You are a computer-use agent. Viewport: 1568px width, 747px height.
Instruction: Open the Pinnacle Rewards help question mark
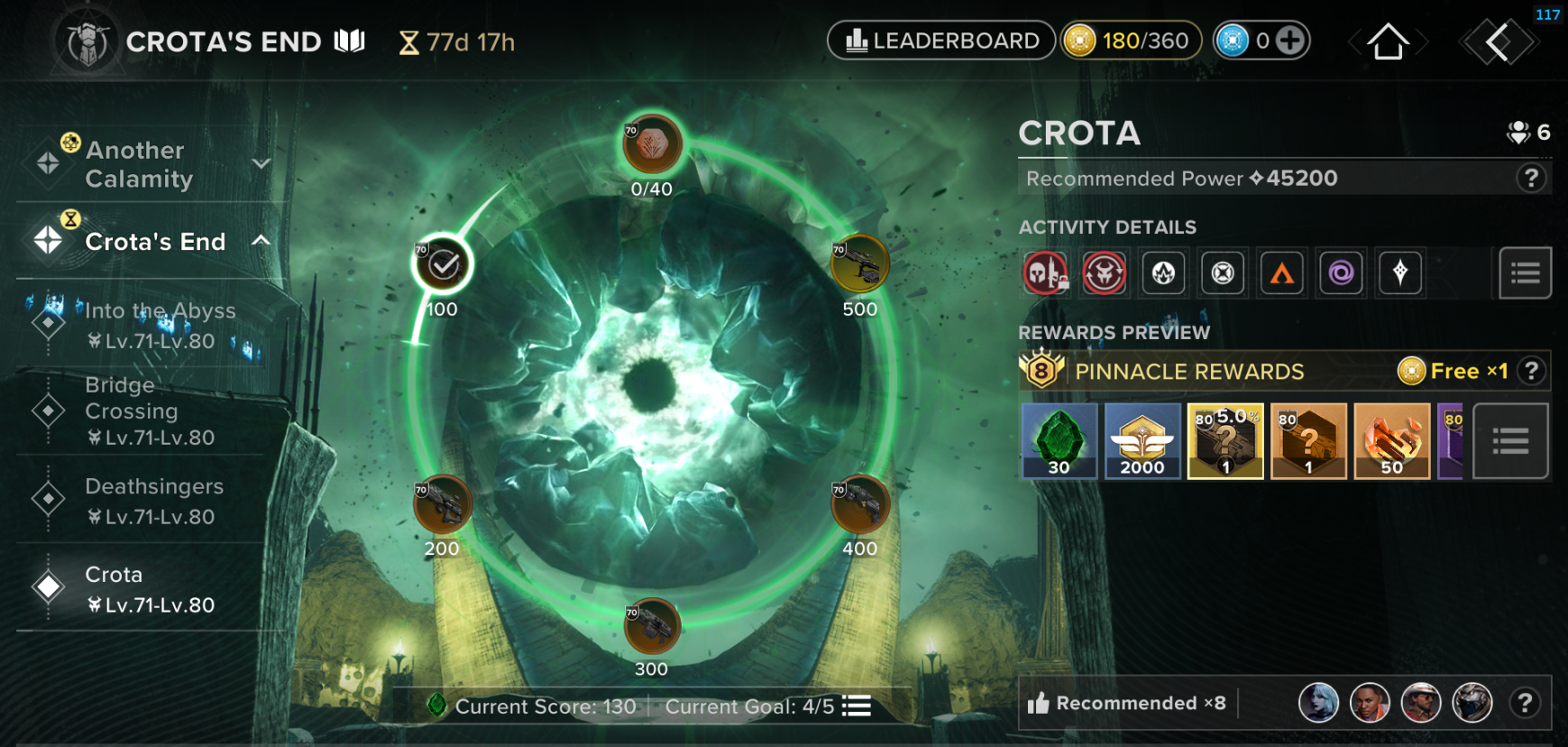[x=1533, y=371]
